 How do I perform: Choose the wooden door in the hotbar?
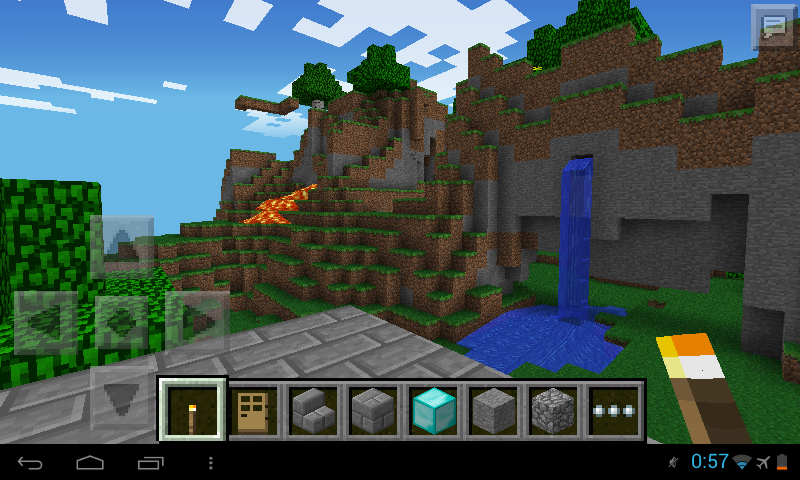click(253, 409)
